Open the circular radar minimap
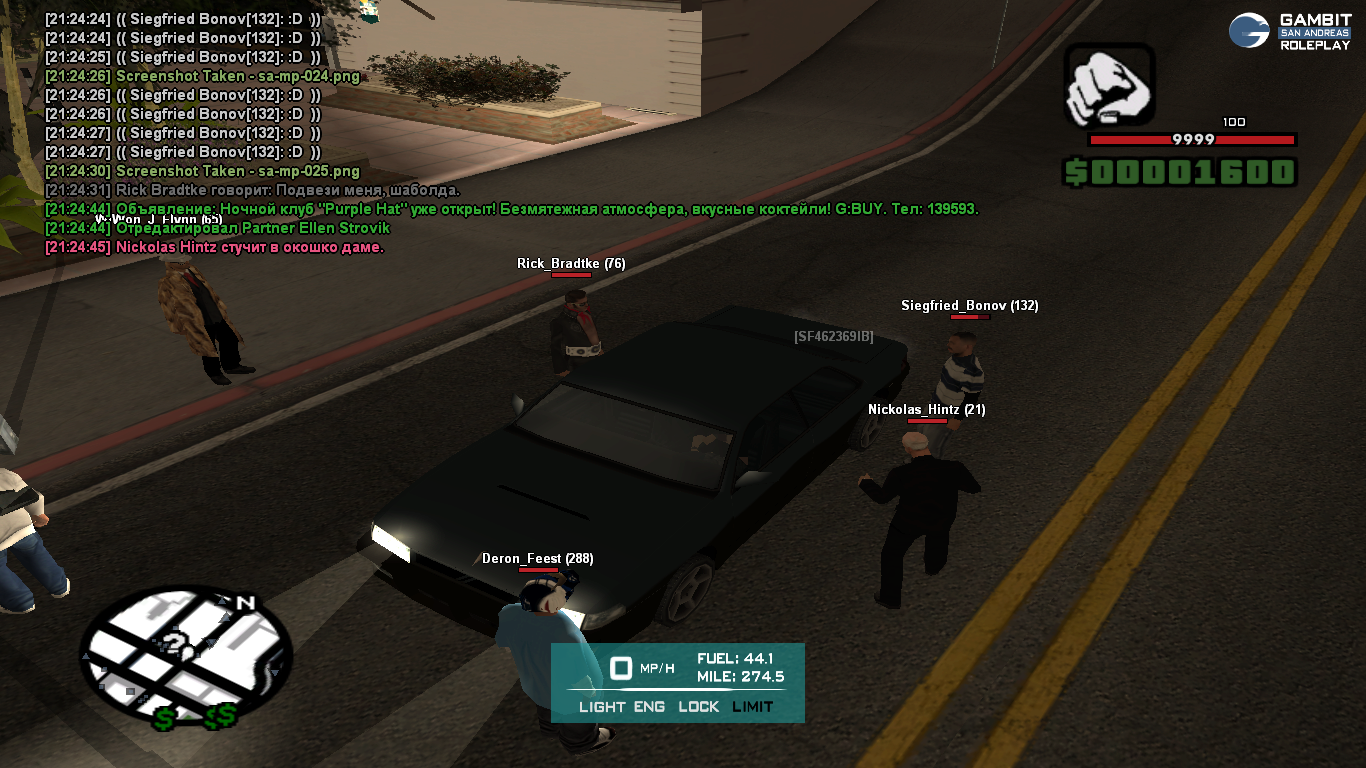Image resolution: width=1366 pixels, height=768 pixels. (185, 656)
